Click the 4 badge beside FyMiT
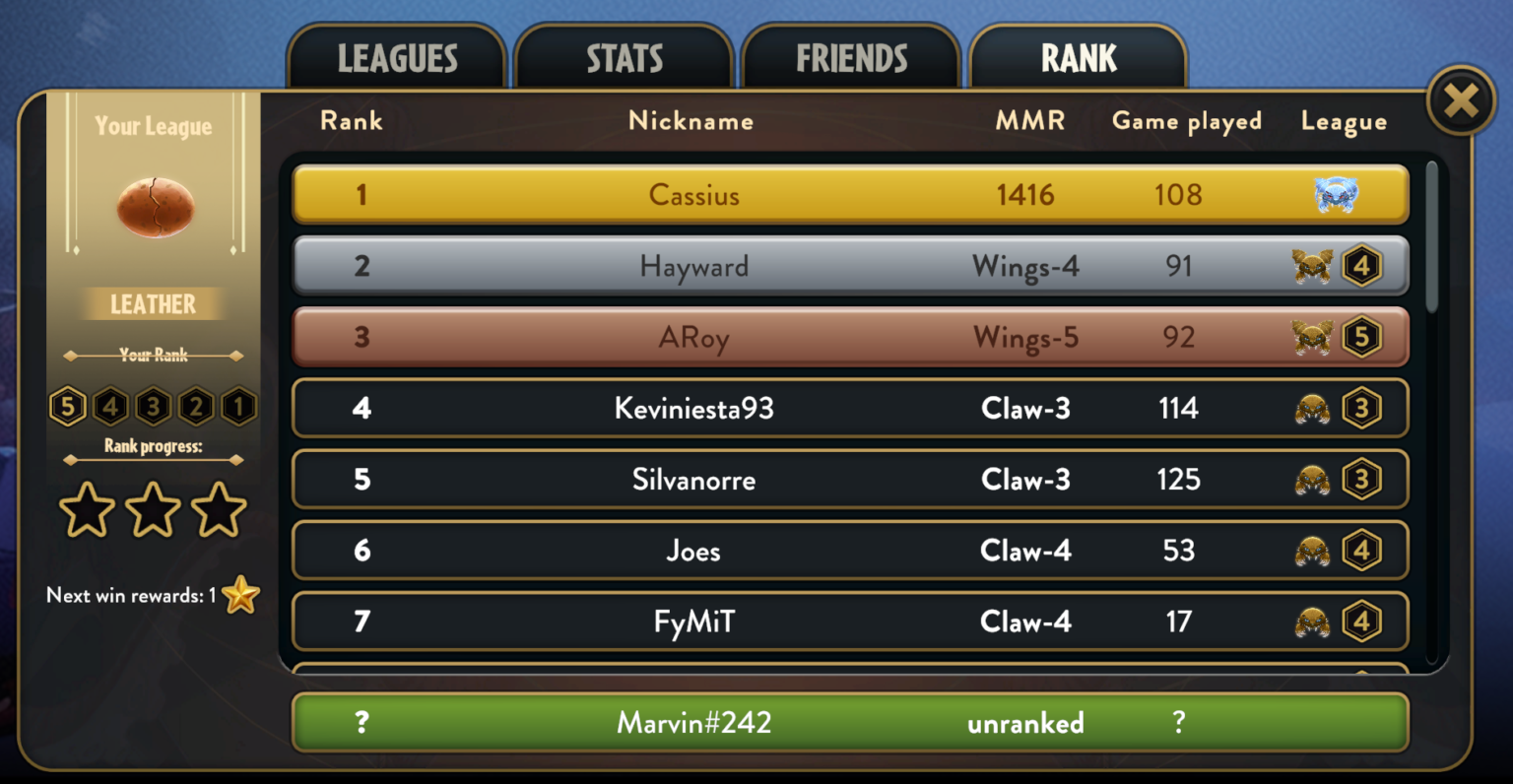Image resolution: width=1513 pixels, height=784 pixels. coord(1363,621)
